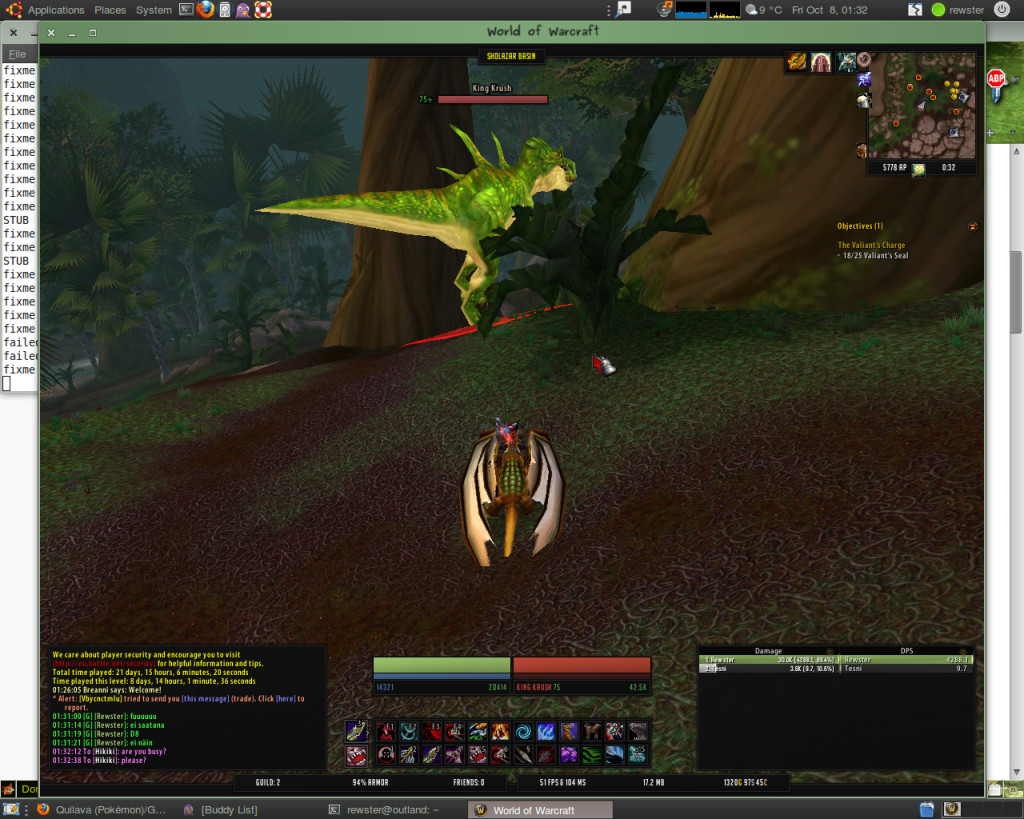Screen dimensions: 1024x819
Task: Open the minimap
Action: 920,106
